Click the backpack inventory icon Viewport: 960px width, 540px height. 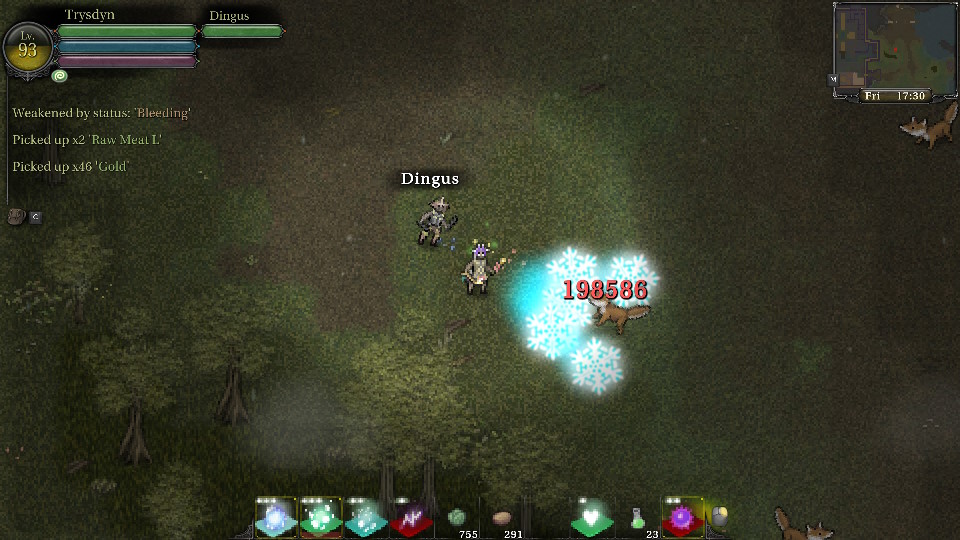[16, 216]
